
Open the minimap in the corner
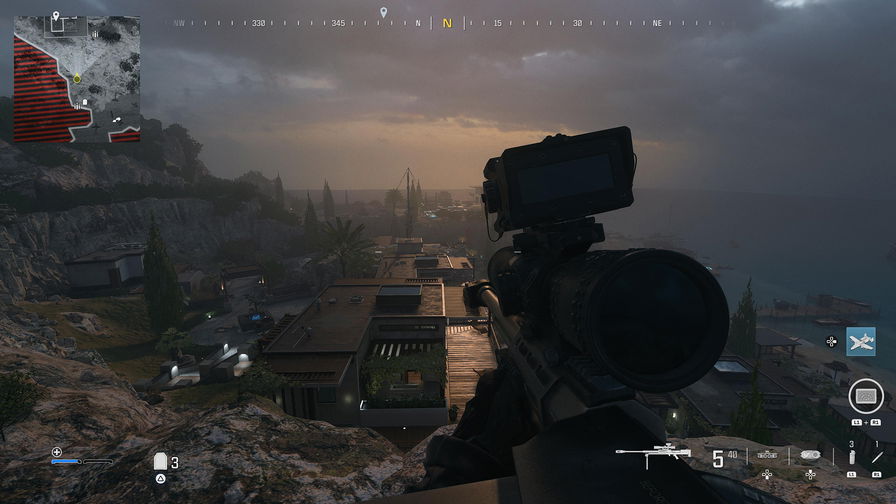point(76,79)
